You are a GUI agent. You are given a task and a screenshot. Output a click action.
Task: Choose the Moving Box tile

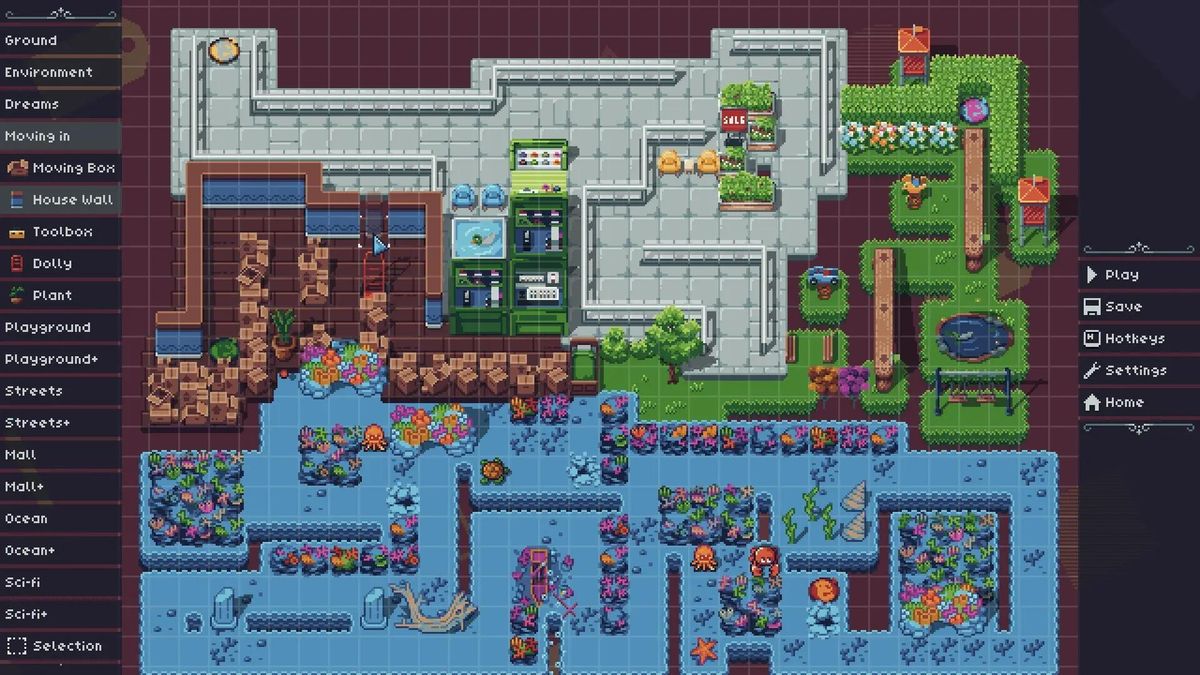(x=73, y=168)
